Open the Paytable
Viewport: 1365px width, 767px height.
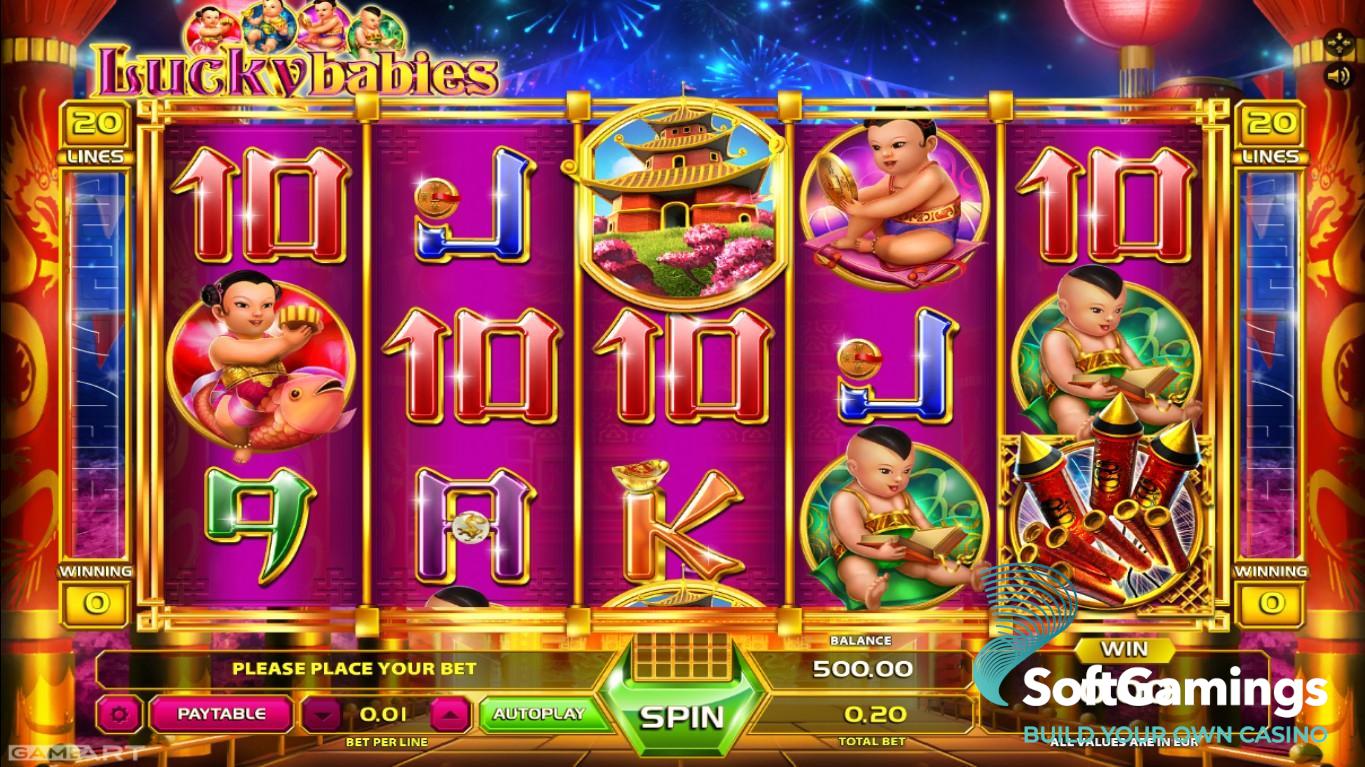click(x=221, y=714)
